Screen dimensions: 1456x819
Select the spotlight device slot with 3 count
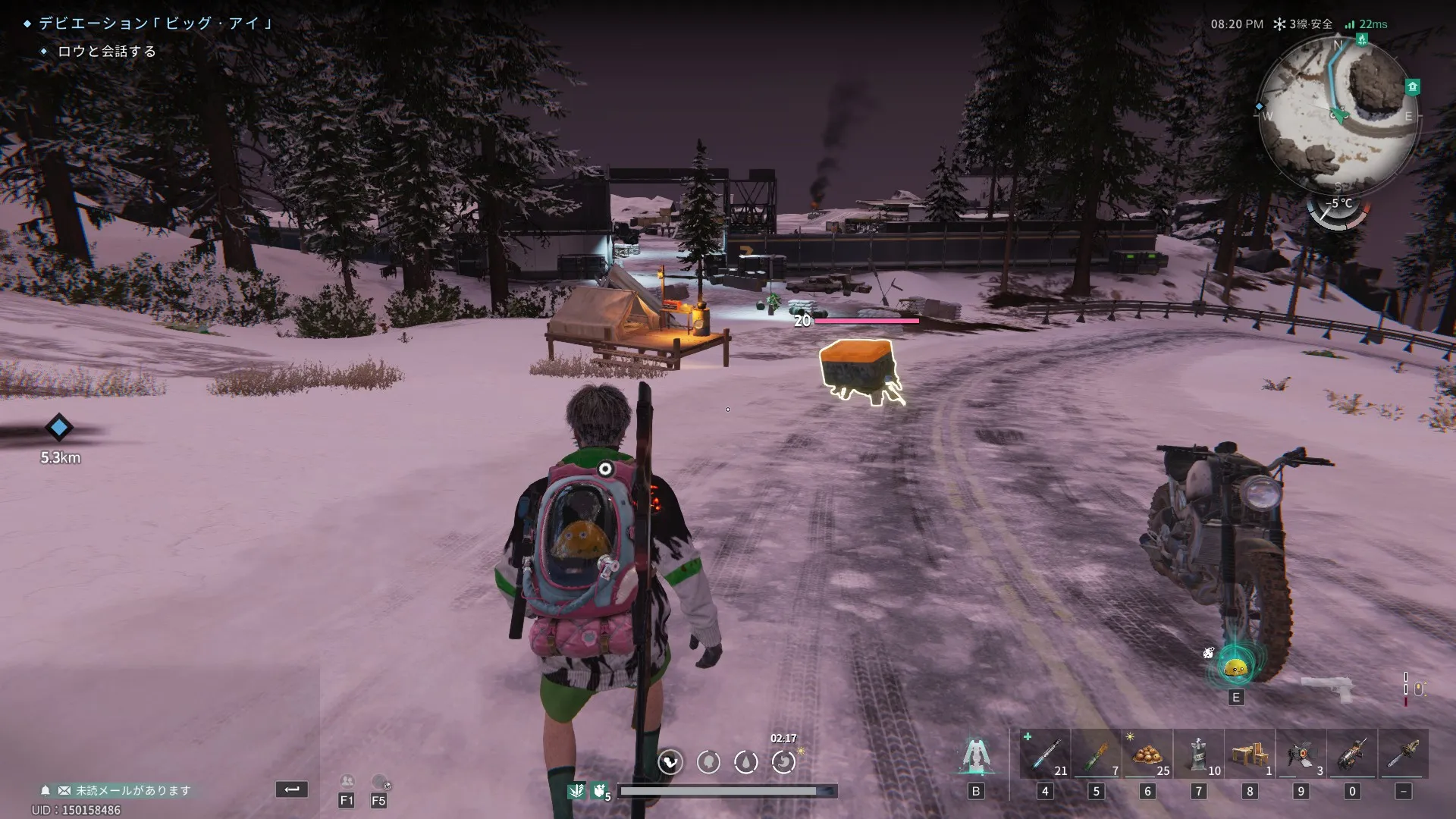click(1301, 754)
